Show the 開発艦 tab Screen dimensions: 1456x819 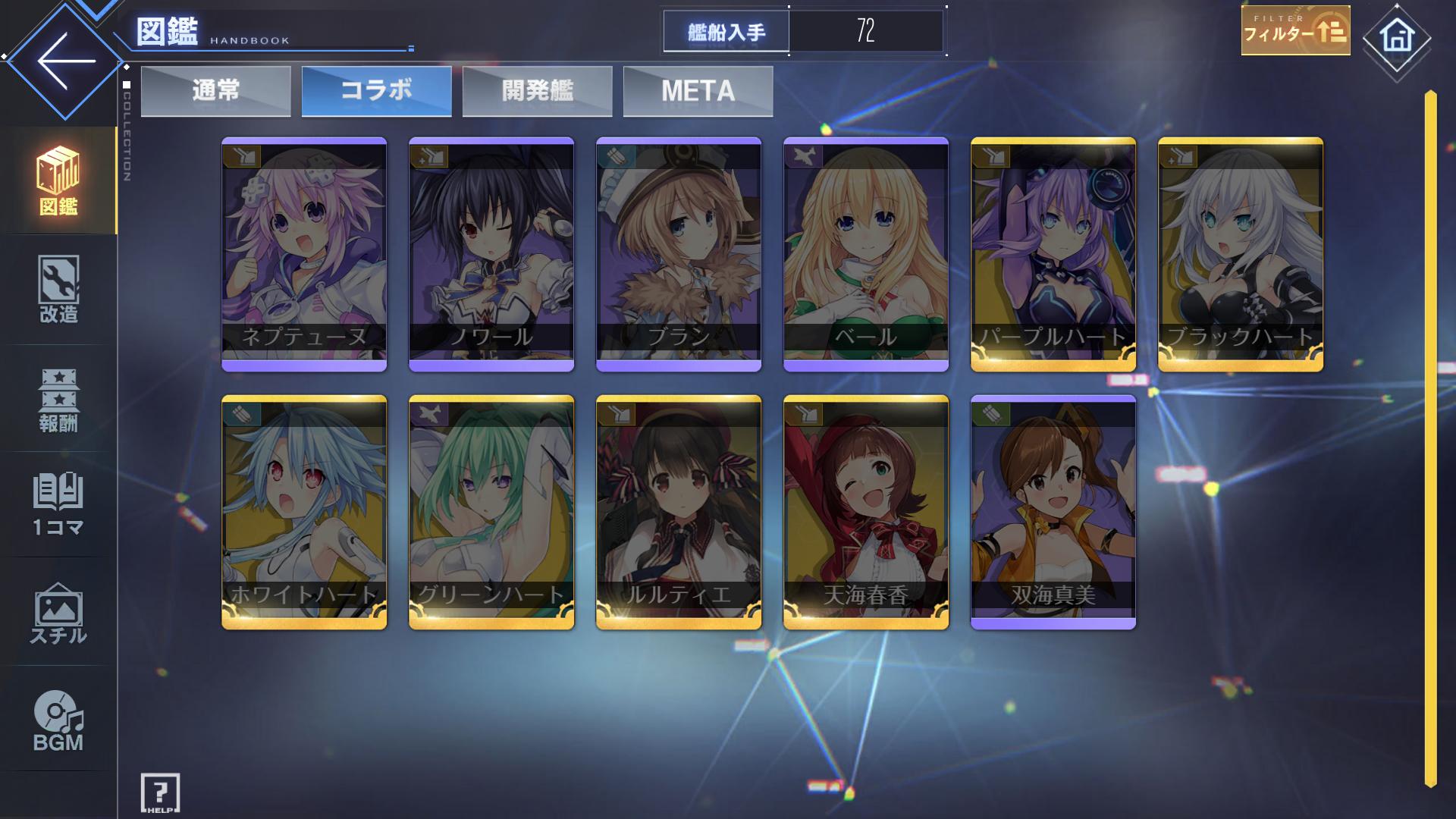pyautogui.click(x=538, y=91)
